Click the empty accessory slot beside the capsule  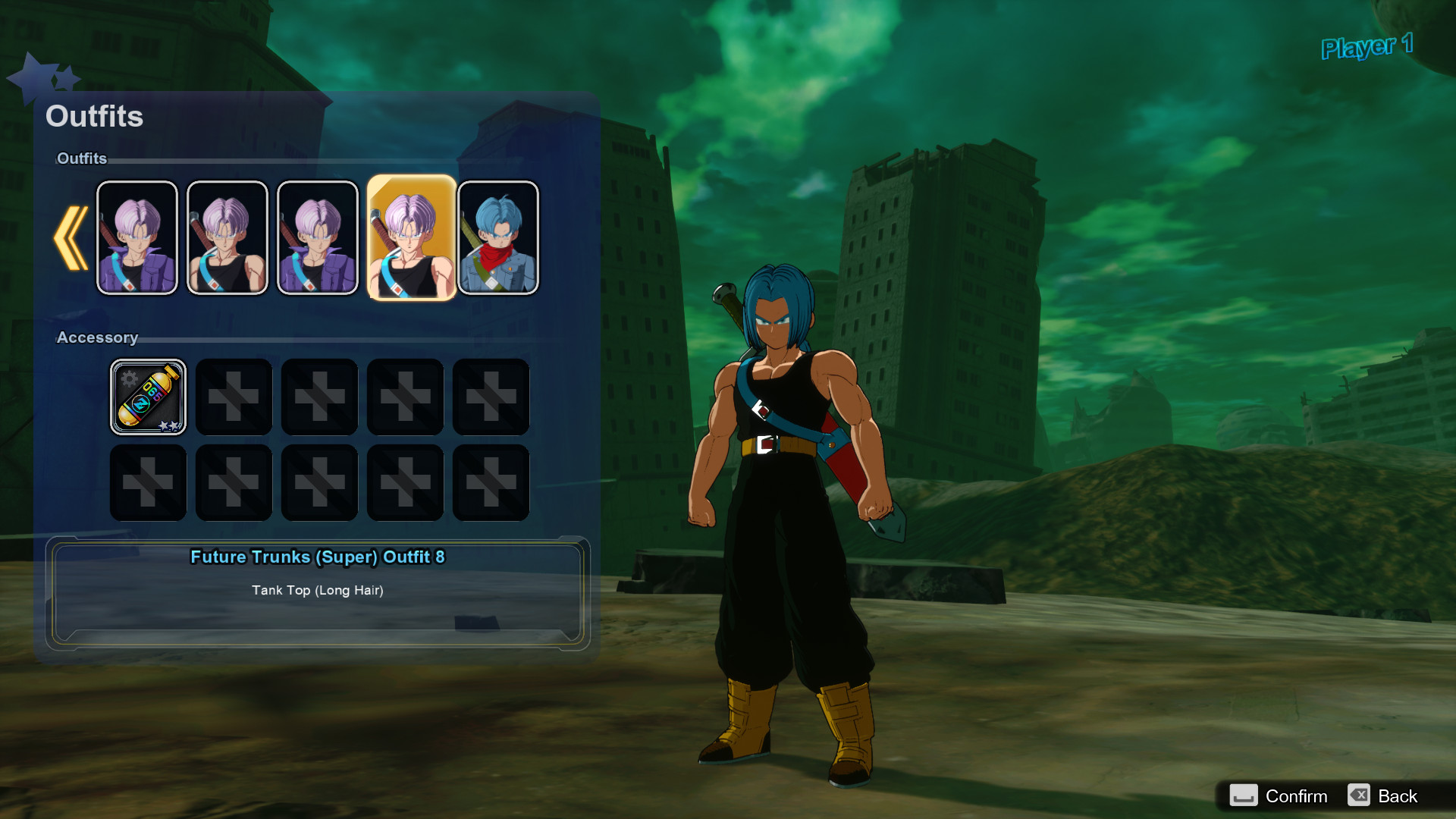[x=234, y=397]
